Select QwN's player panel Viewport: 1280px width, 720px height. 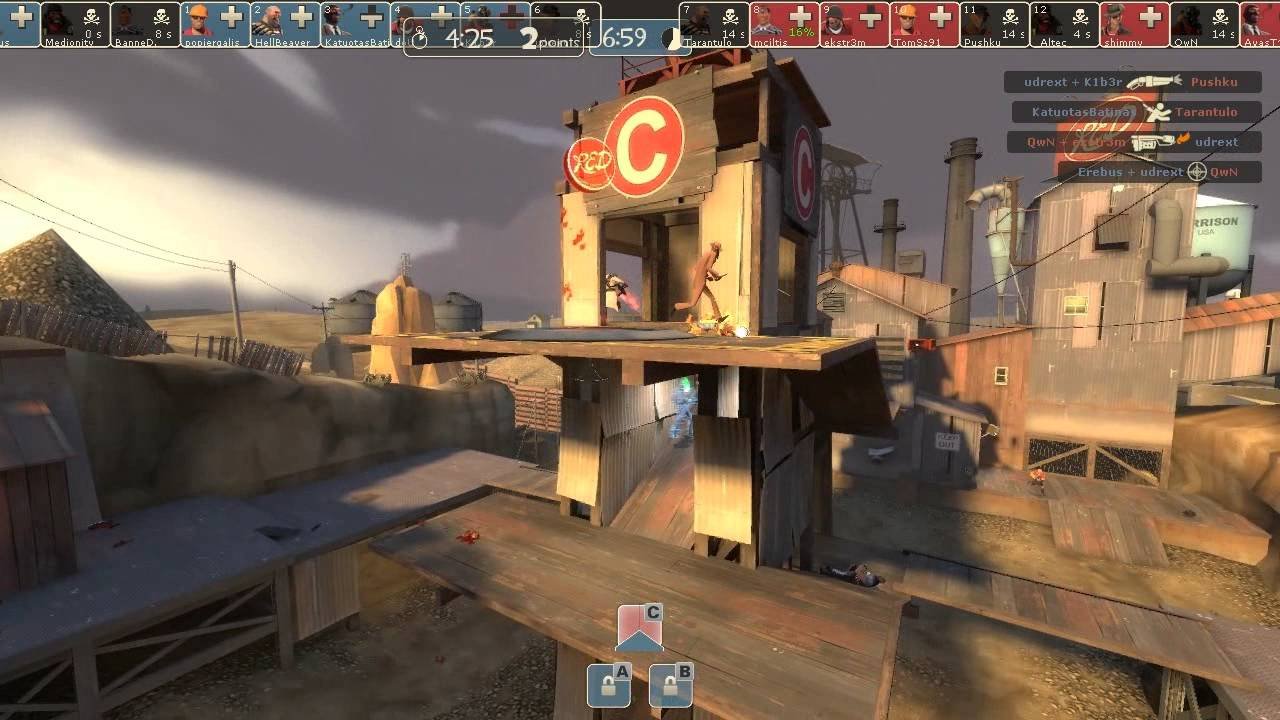pyautogui.click(x=1204, y=24)
